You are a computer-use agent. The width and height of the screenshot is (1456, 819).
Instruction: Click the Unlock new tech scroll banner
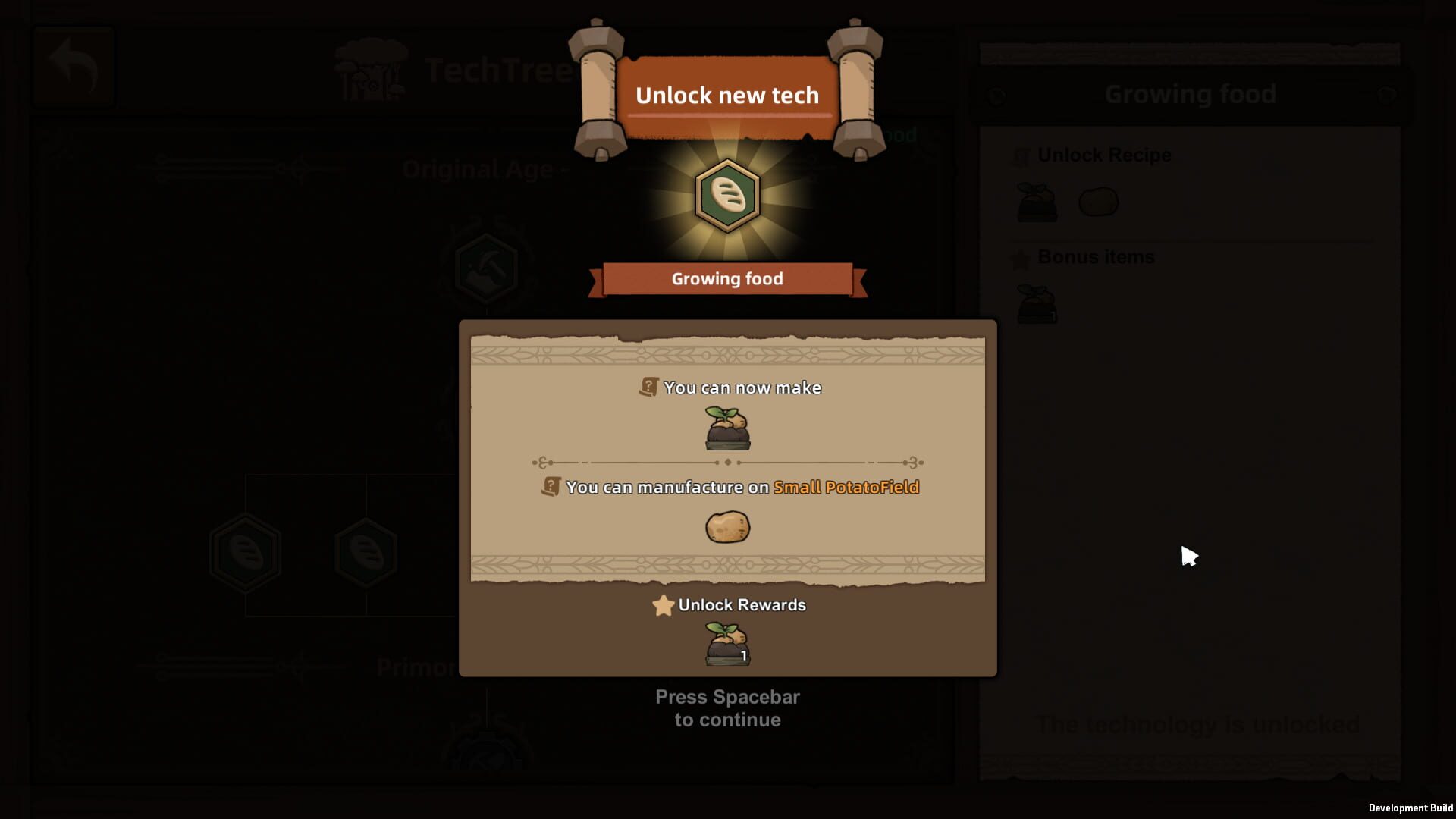click(x=728, y=96)
